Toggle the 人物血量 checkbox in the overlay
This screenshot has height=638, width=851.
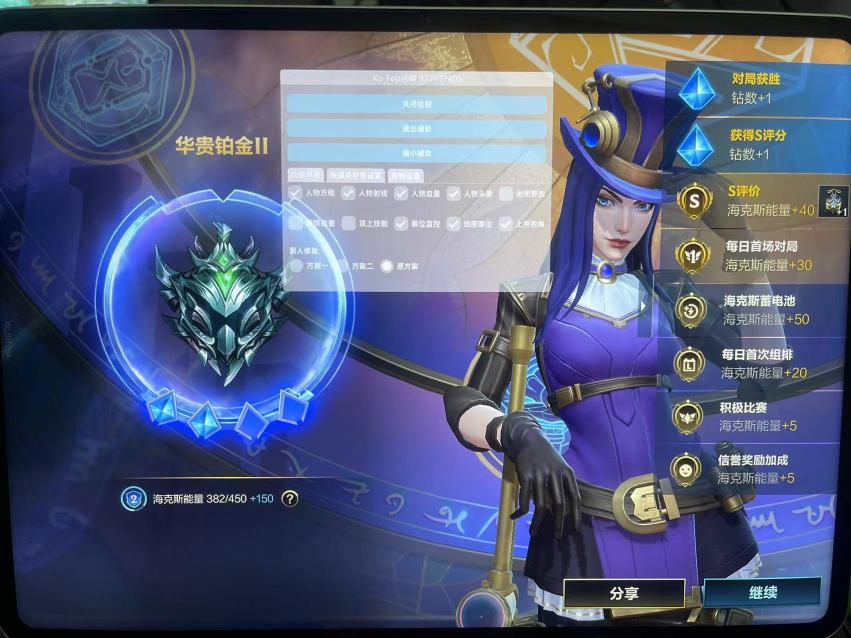coord(402,193)
